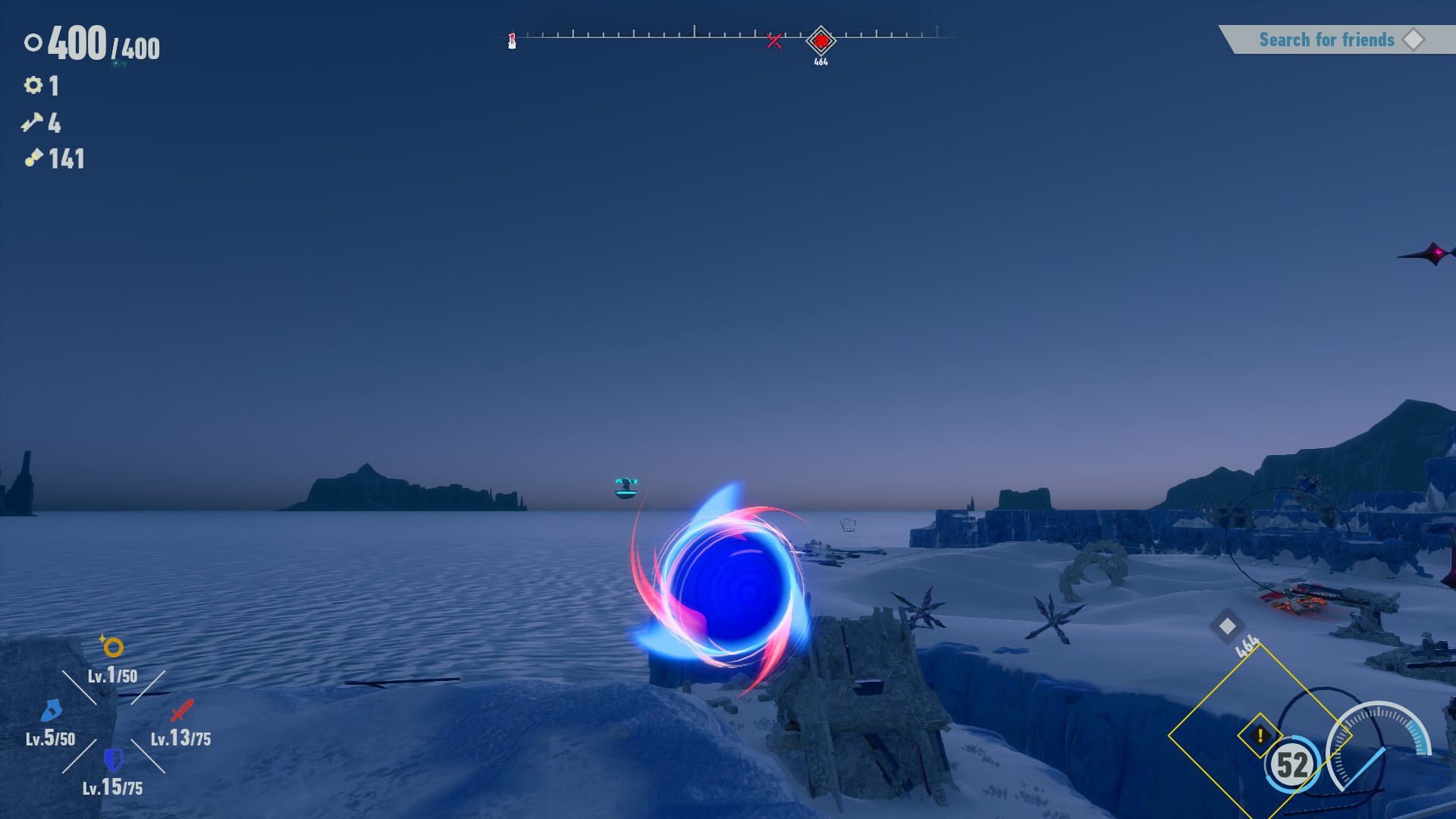This screenshot has height=819, width=1456.
Task: Toggle the red objective diamond on the compass bar
Action: [x=821, y=41]
